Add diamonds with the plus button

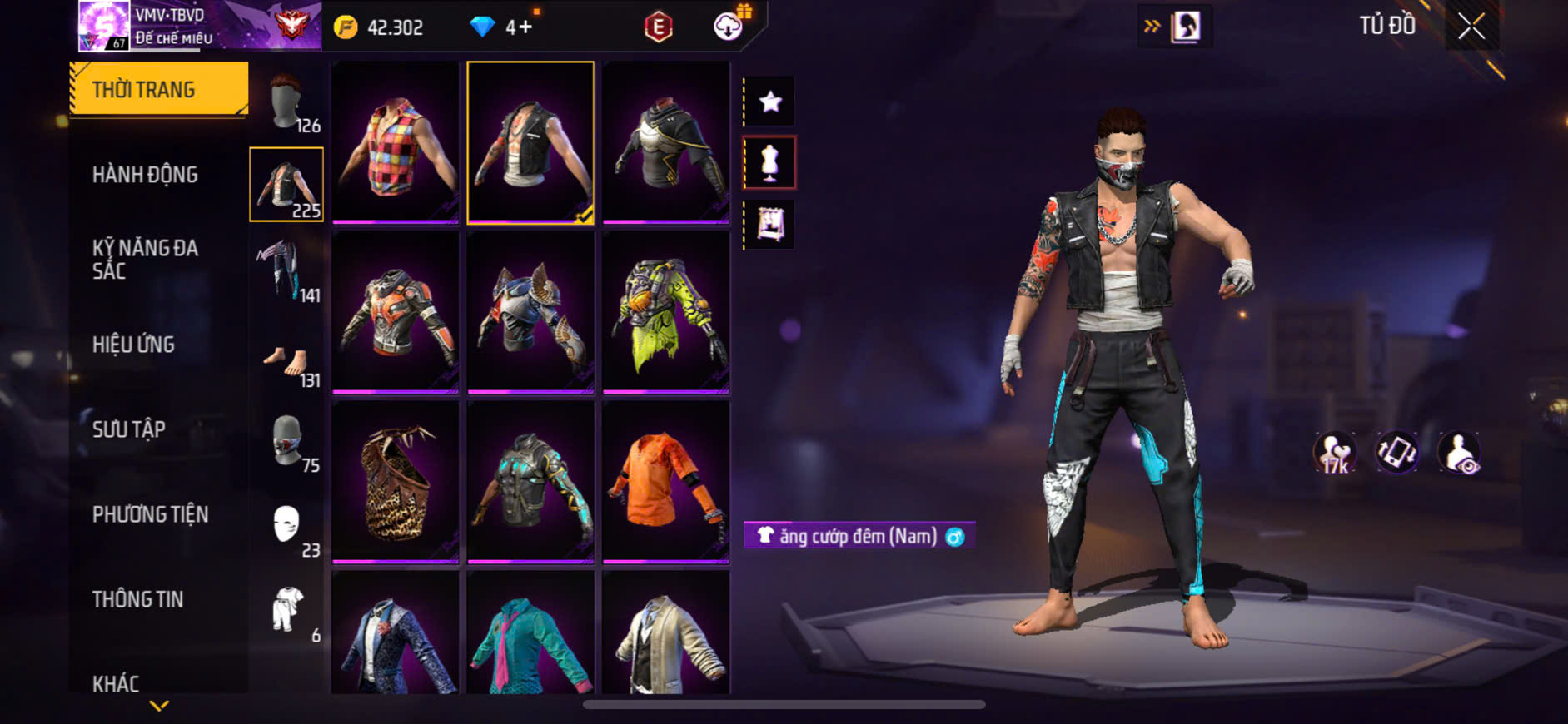525,27
